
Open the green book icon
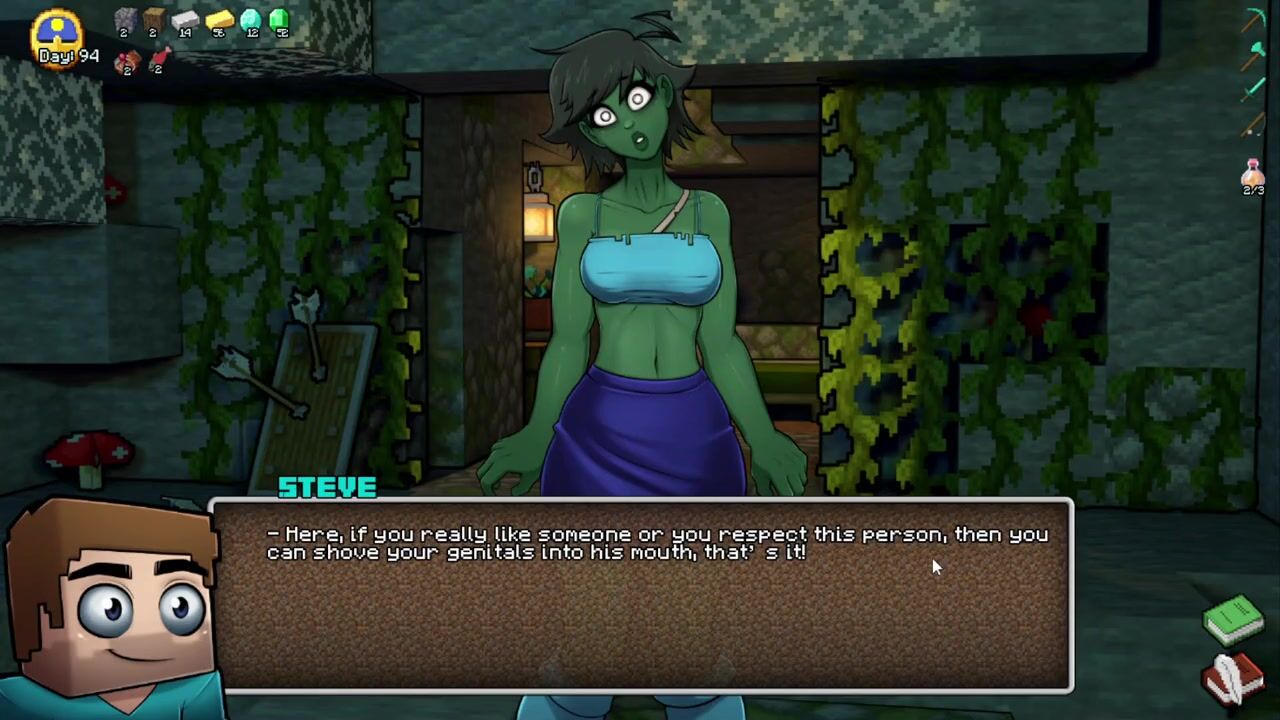pos(1233,619)
